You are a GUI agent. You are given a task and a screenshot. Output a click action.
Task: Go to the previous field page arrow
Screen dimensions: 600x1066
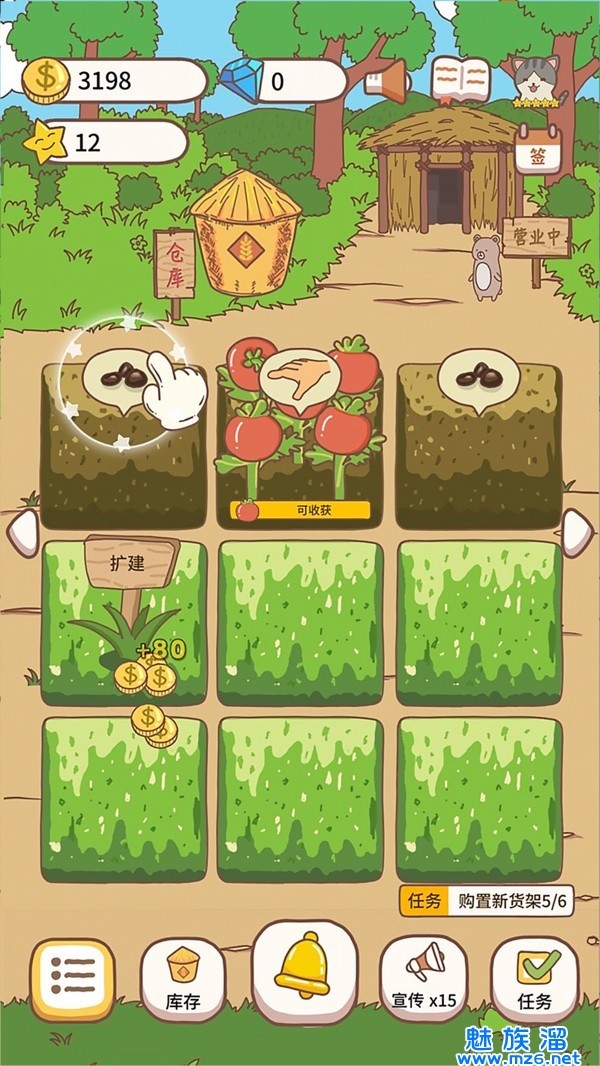[x=22, y=532]
